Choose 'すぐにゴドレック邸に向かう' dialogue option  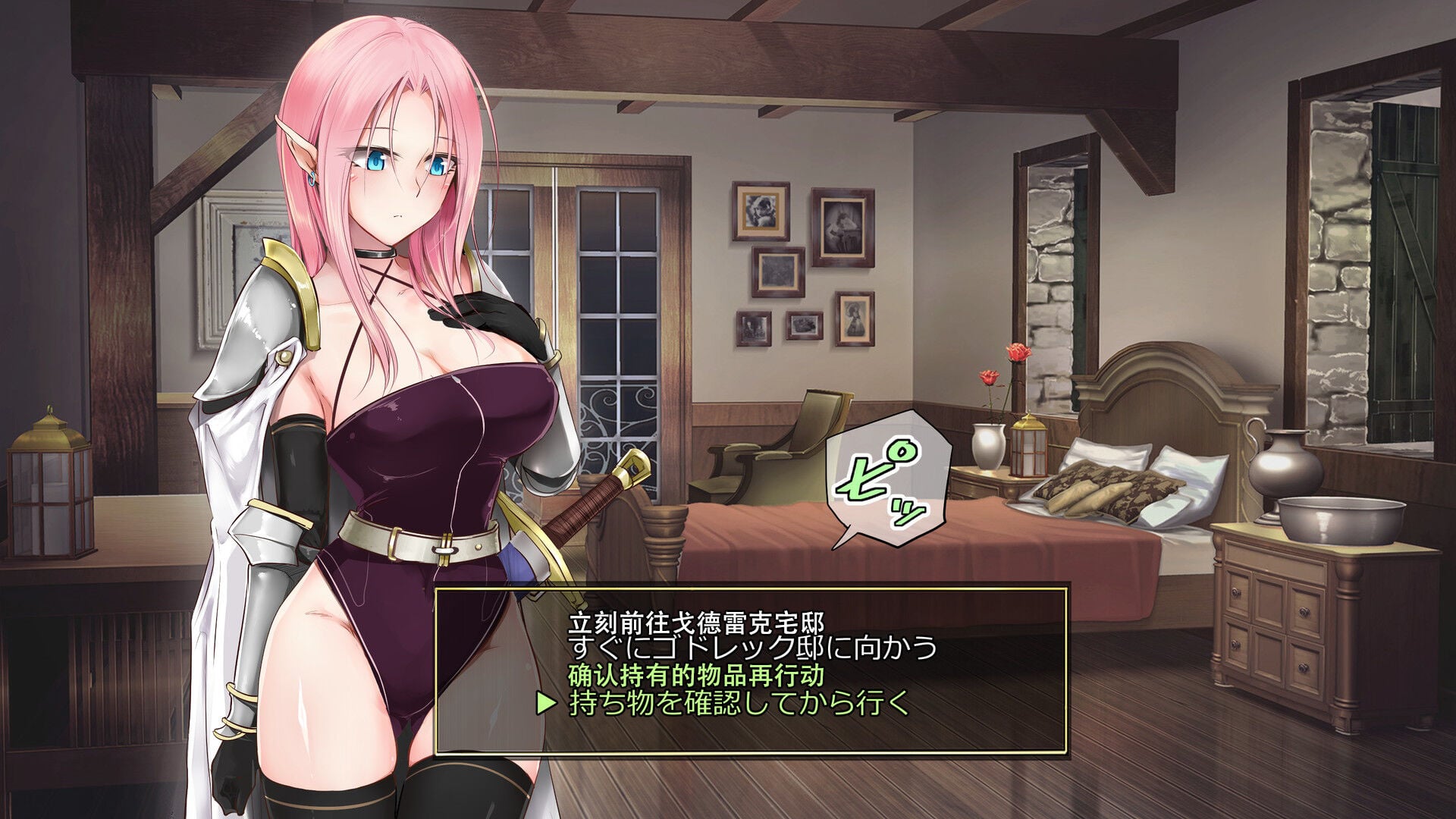(752, 648)
